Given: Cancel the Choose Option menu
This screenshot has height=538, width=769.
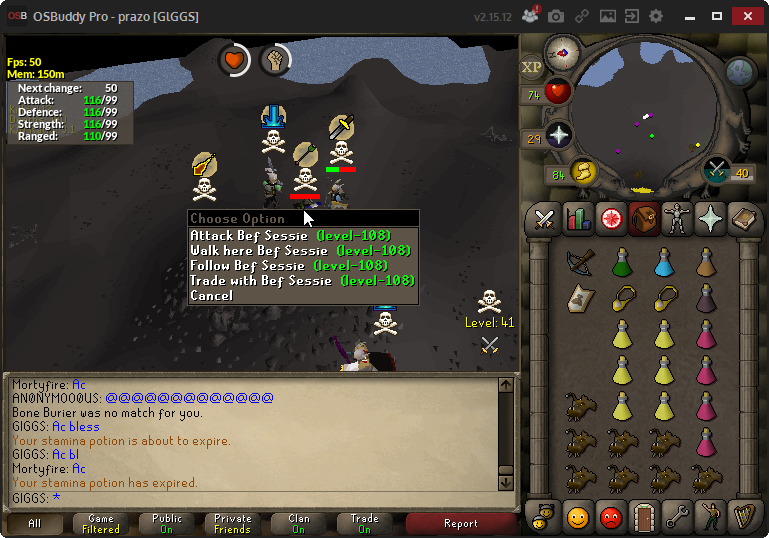Looking at the screenshot, I should point(211,296).
